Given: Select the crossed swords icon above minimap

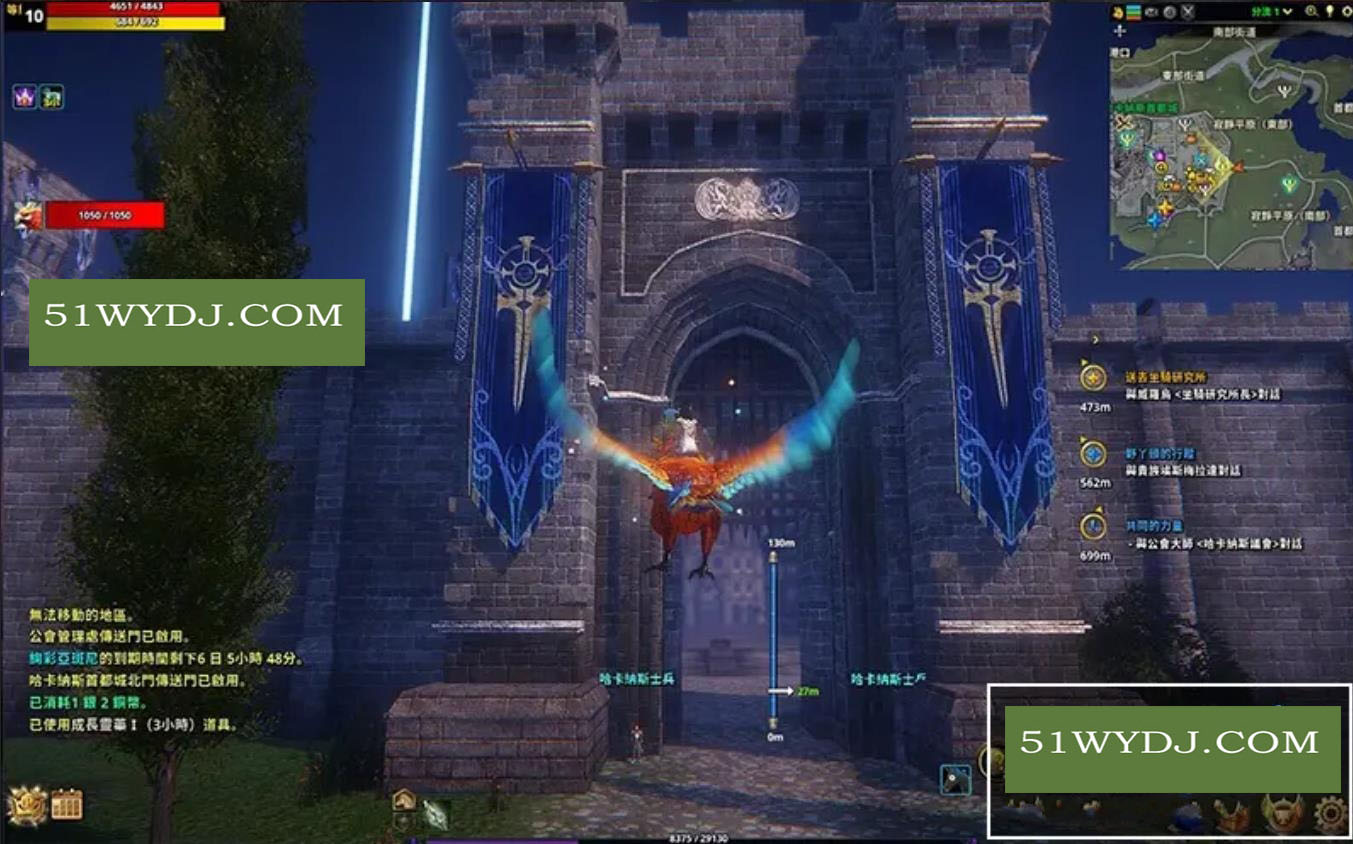Looking at the screenshot, I should pos(1187,12).
